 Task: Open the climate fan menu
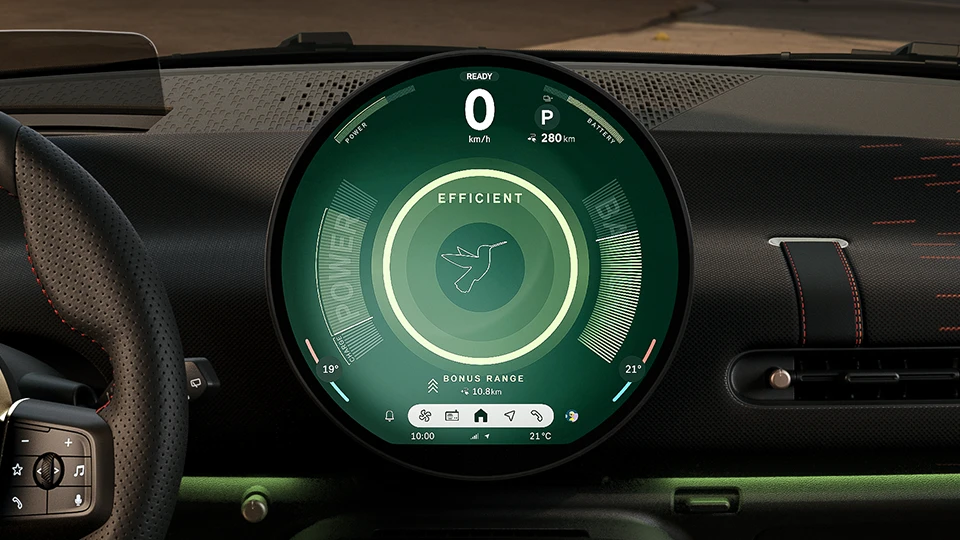(x=424, y=415)
